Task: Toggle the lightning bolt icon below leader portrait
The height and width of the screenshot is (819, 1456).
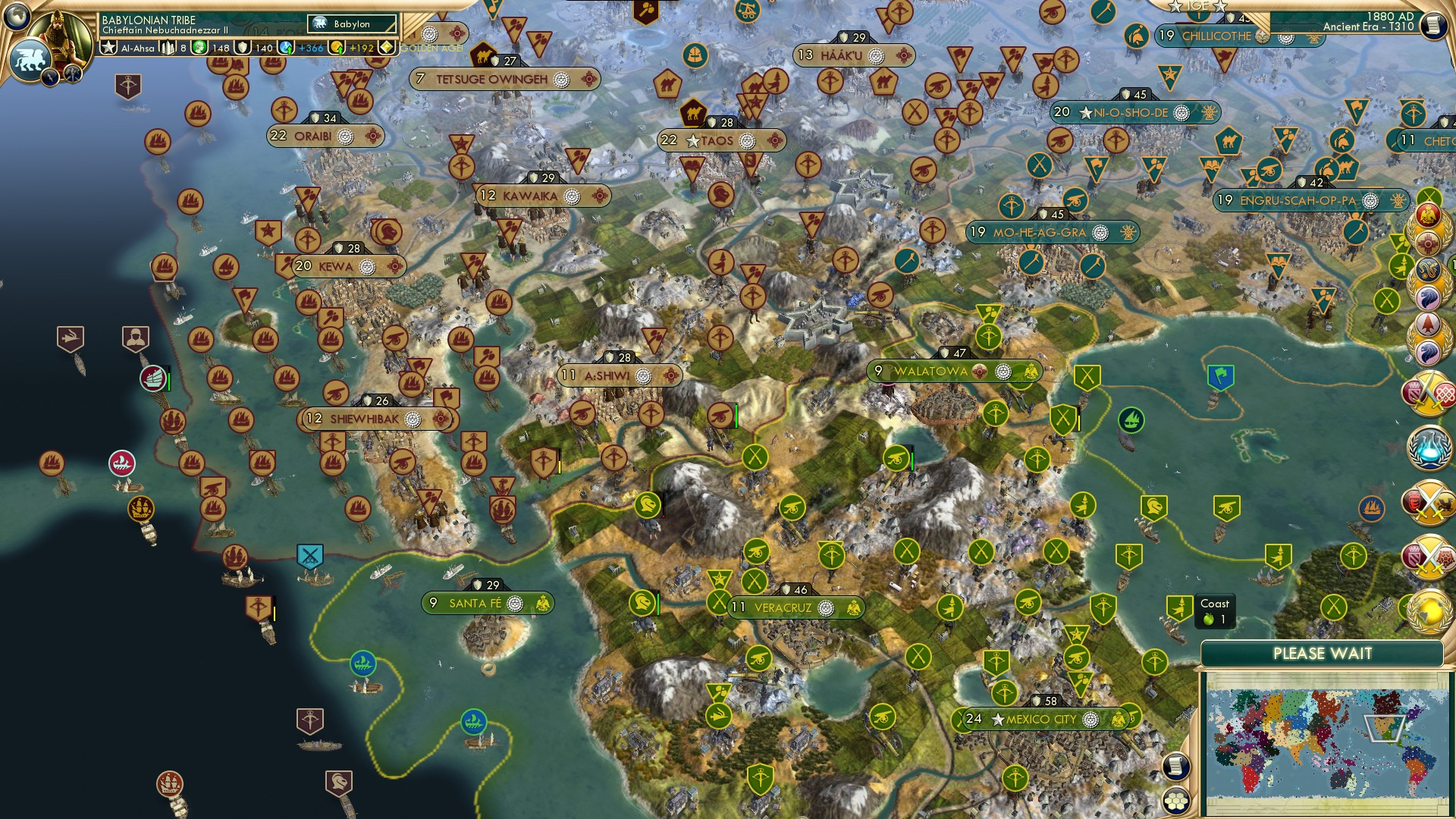Action: [51, 77]
